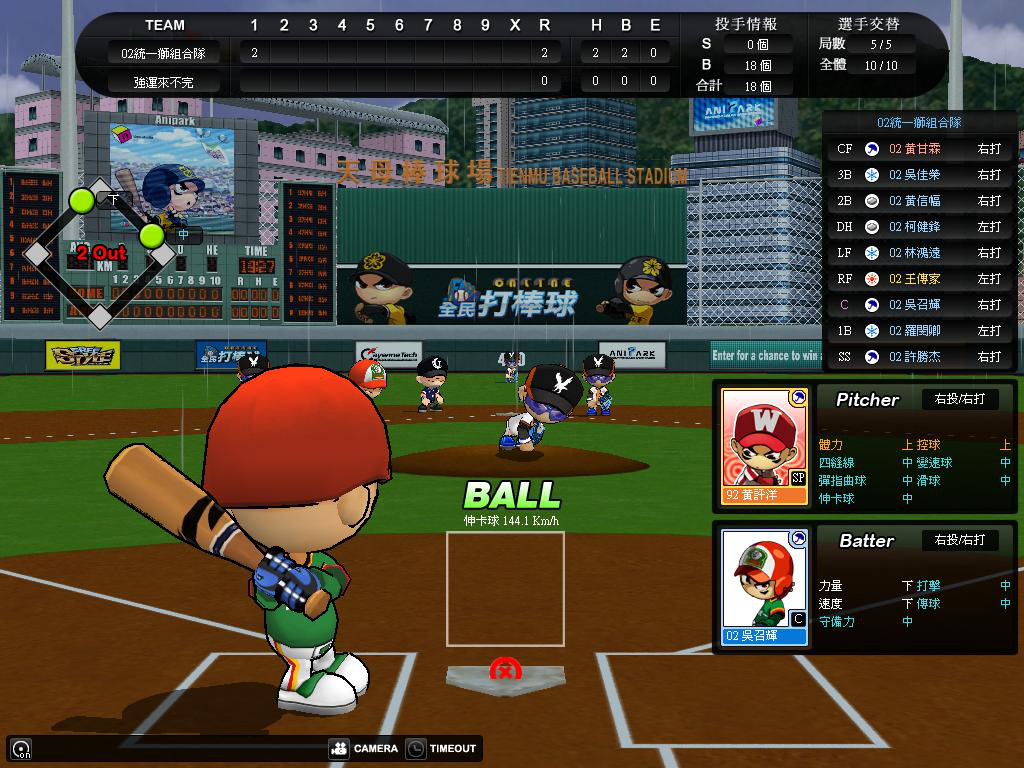Open the 投手情報 pitcher info panel

[x=746, y=24]
